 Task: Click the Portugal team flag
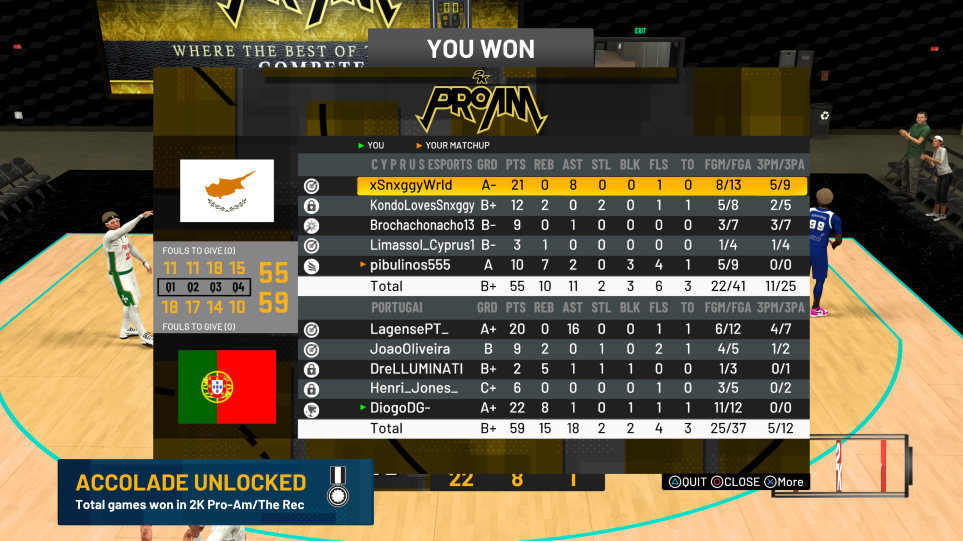coord(227,387)
